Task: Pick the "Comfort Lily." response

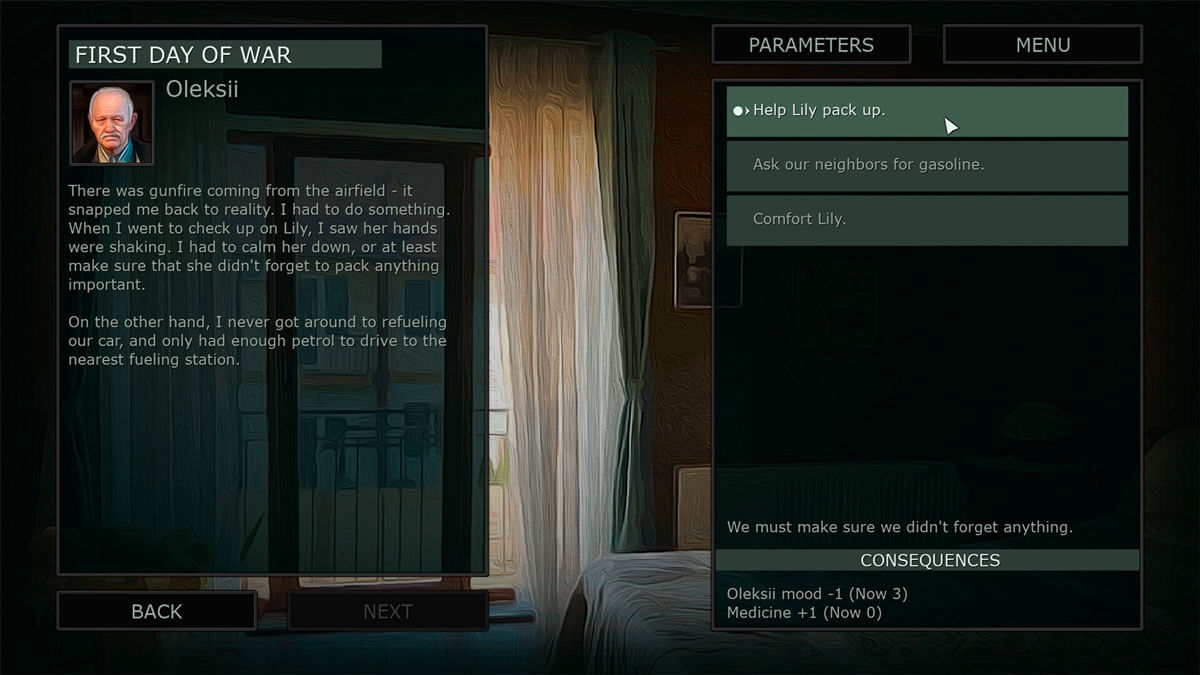Action: [926, 219]
